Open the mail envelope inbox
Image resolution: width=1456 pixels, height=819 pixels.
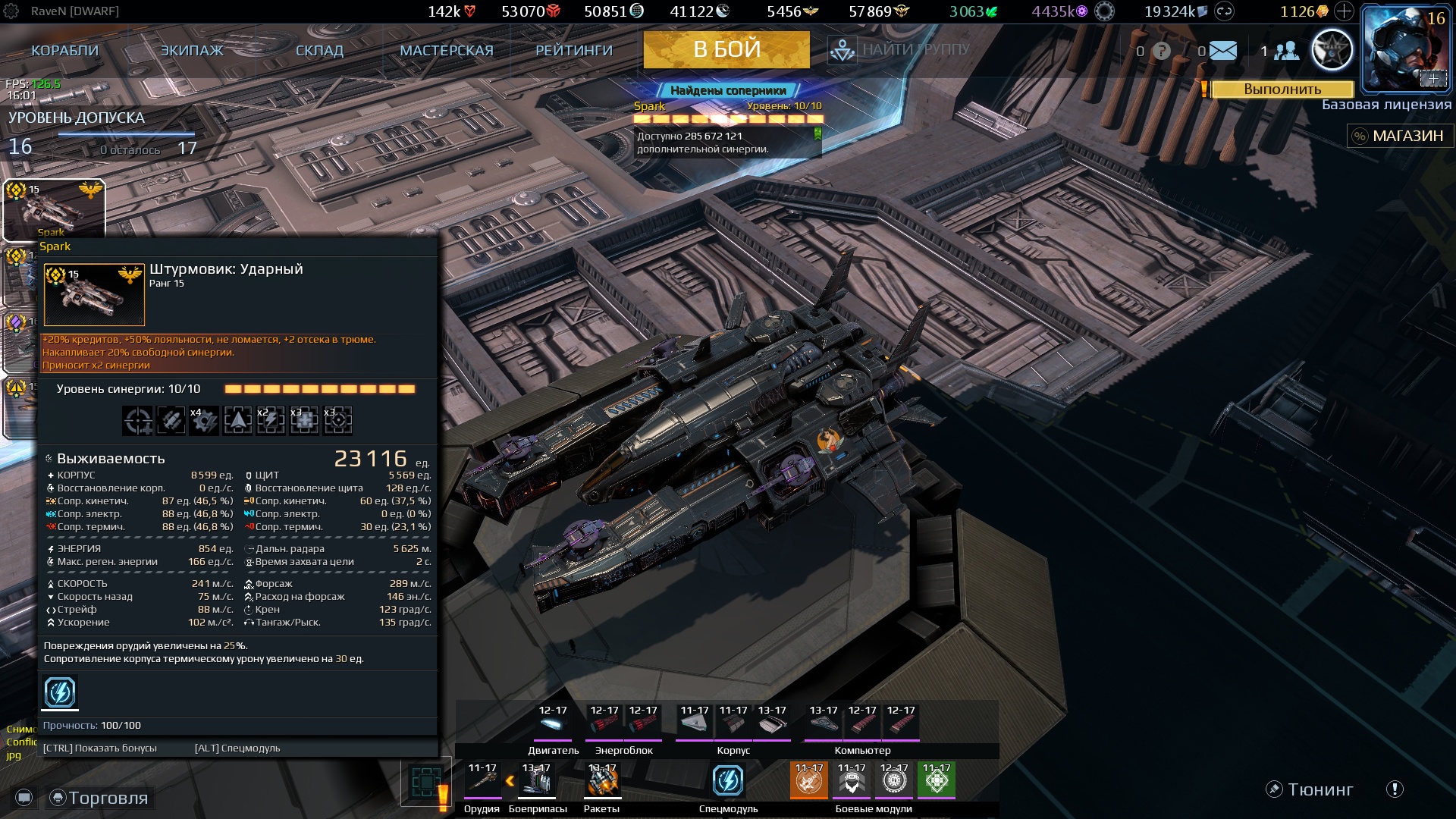[1222, 51]
